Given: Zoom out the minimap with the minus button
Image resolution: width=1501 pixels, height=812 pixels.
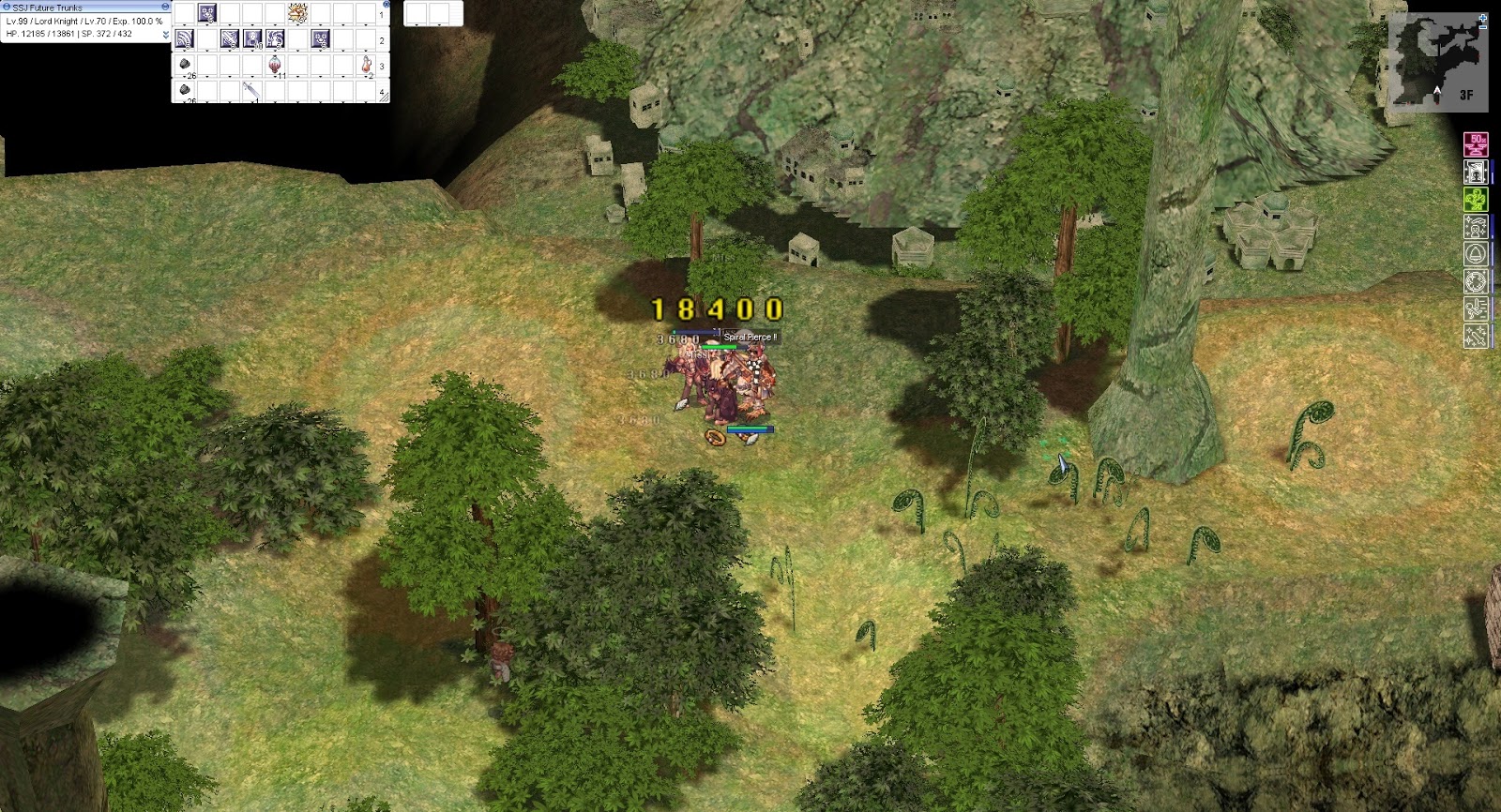Looking at the screenshot, I should [1482, 27].
